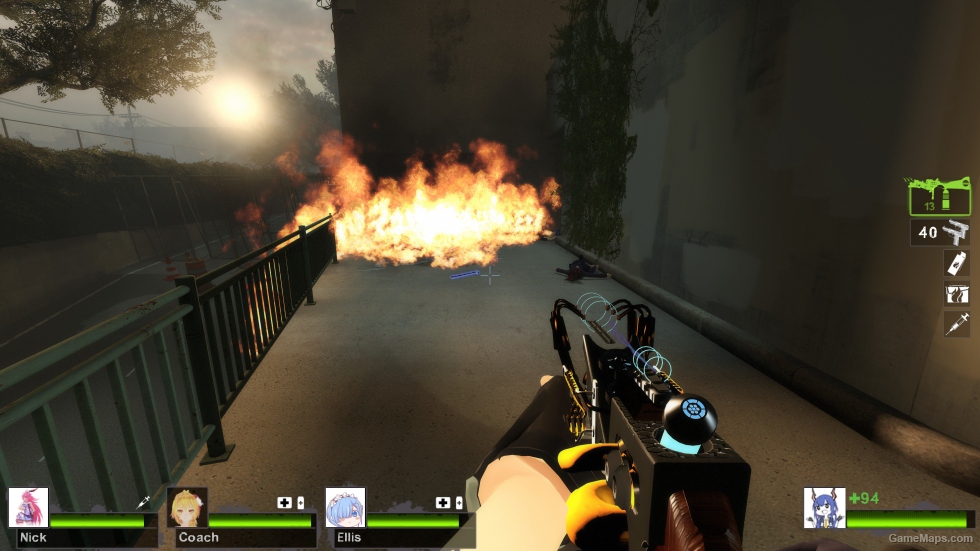Click Coach's teammate portrait

click(187, 508)
